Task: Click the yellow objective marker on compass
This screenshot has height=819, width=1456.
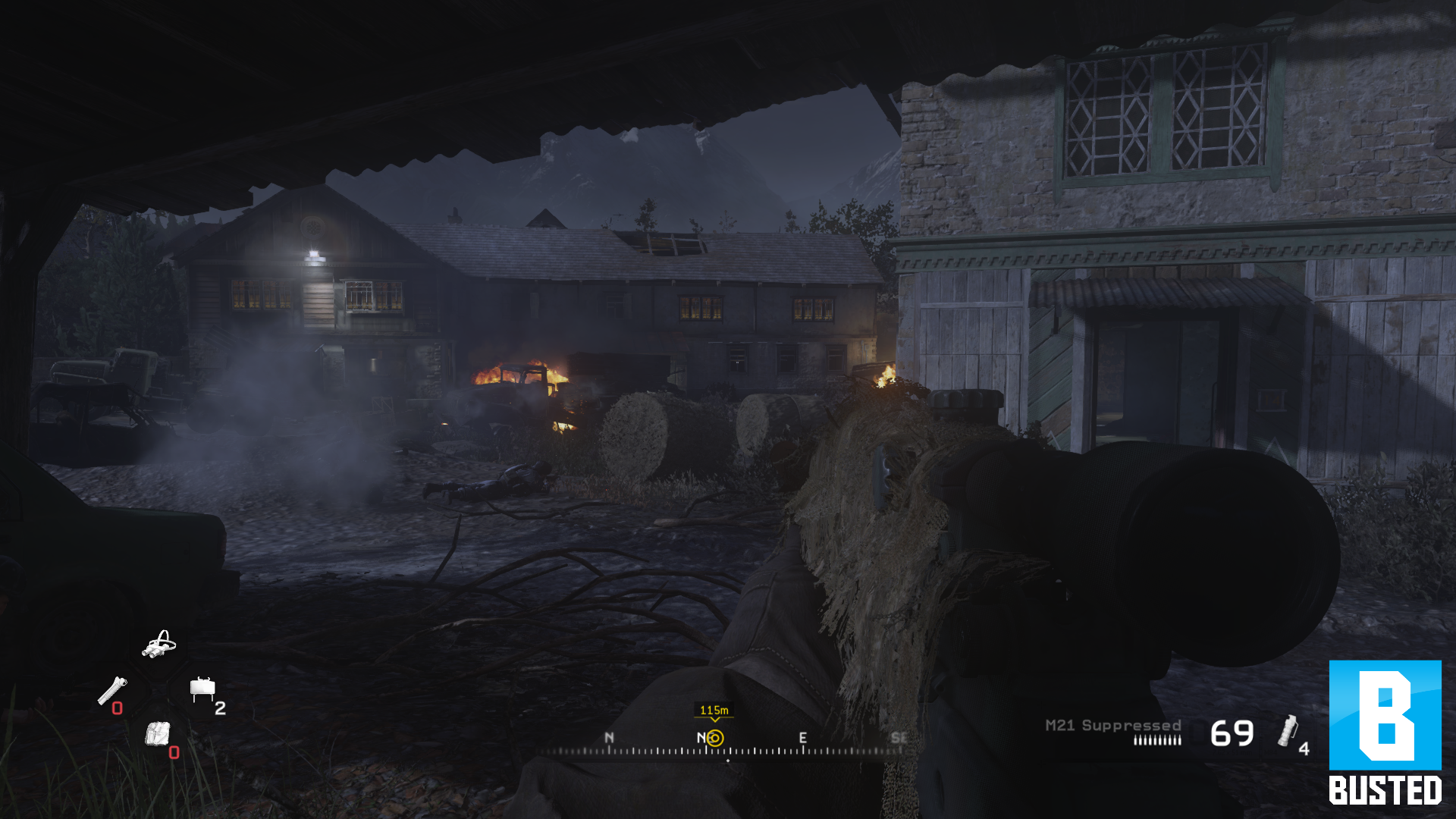Action: (x=715, y=738)
